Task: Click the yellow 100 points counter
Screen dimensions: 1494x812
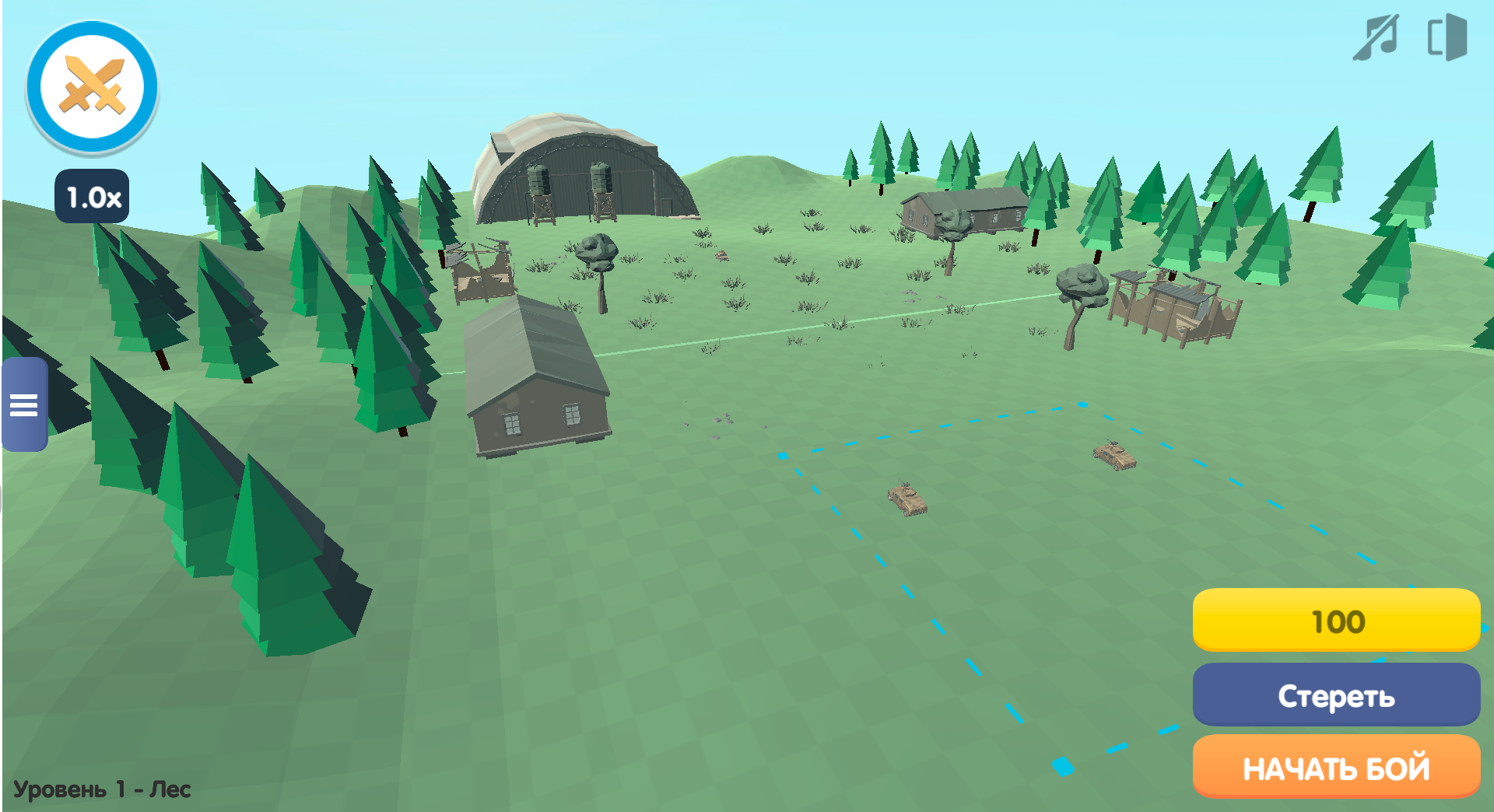Action: 1335,621
